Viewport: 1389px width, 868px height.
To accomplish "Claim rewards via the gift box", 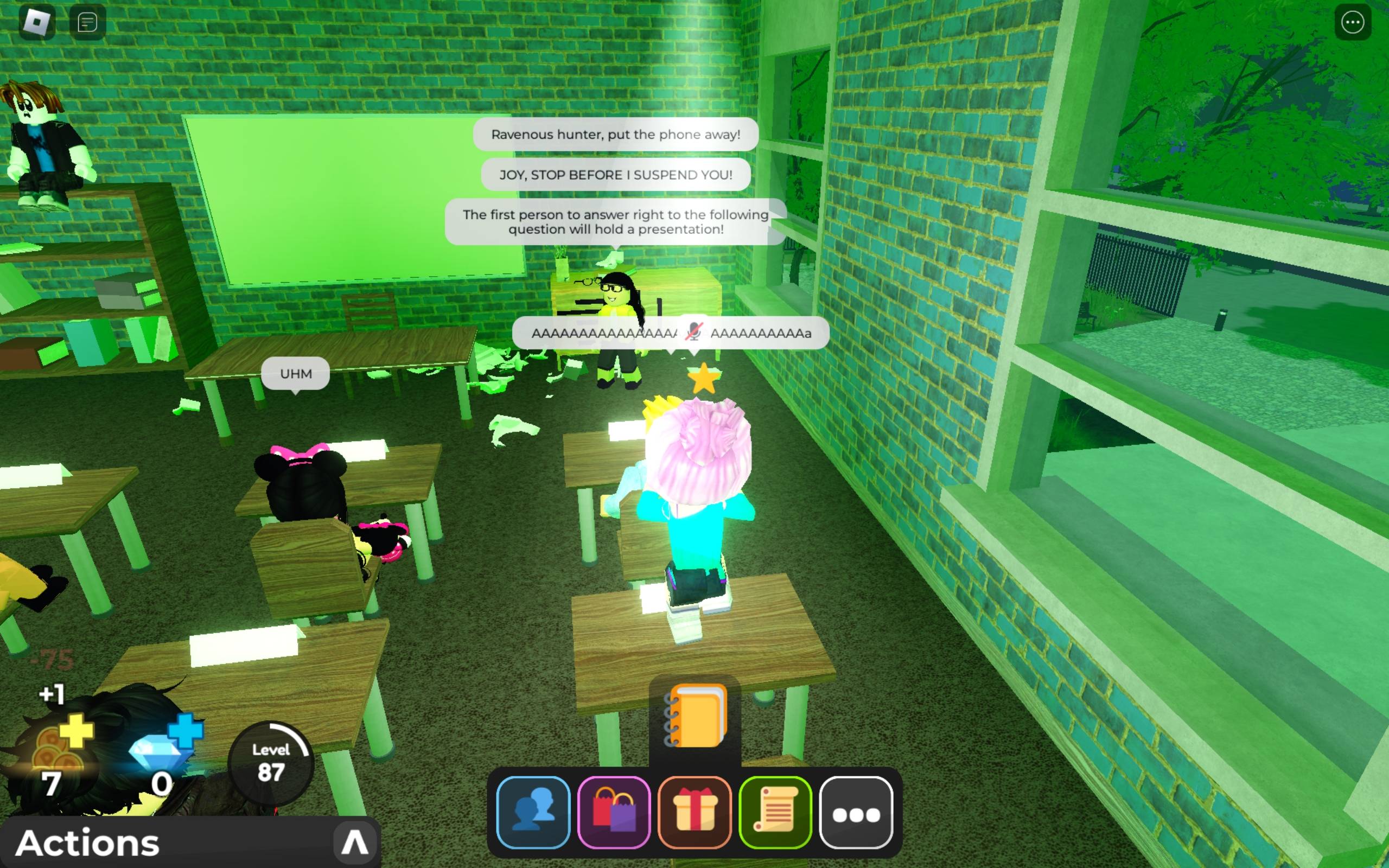I will click(x=694, y=812).
